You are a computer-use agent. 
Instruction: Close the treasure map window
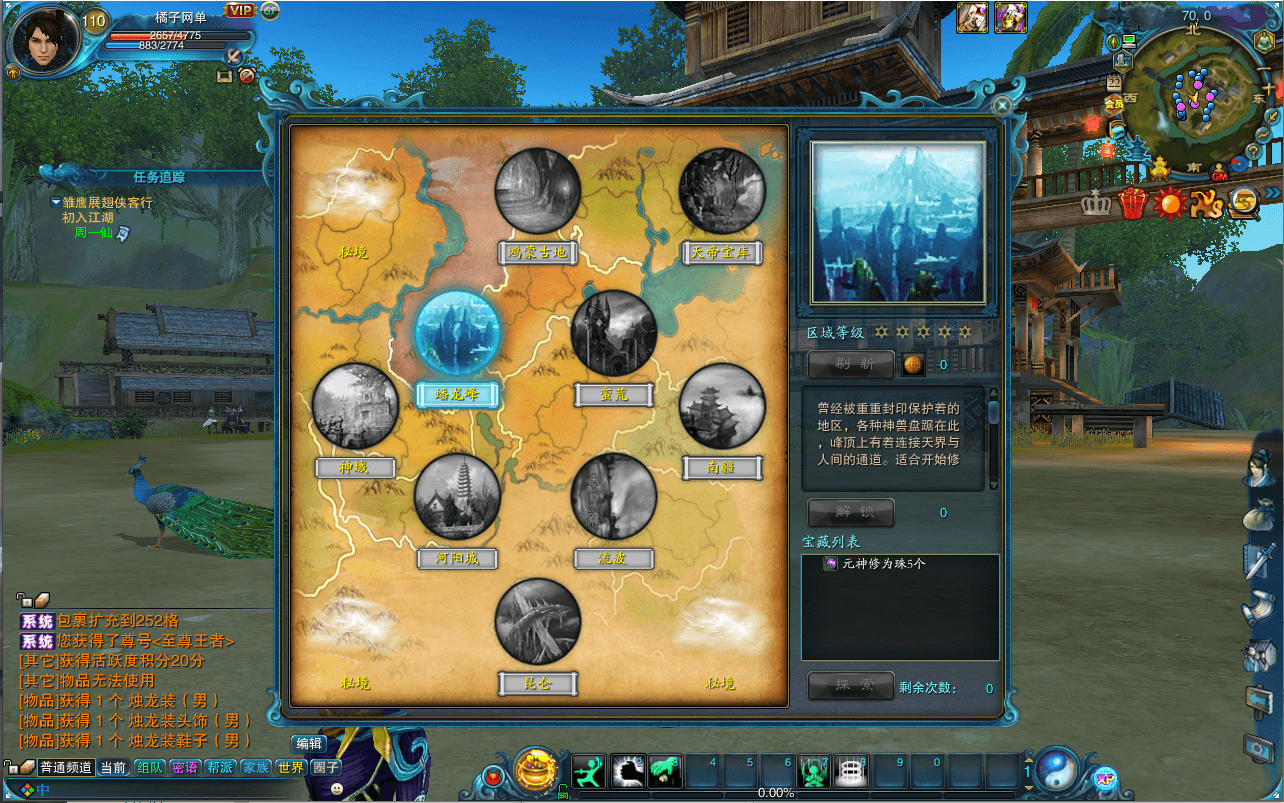coord(1002,103)
